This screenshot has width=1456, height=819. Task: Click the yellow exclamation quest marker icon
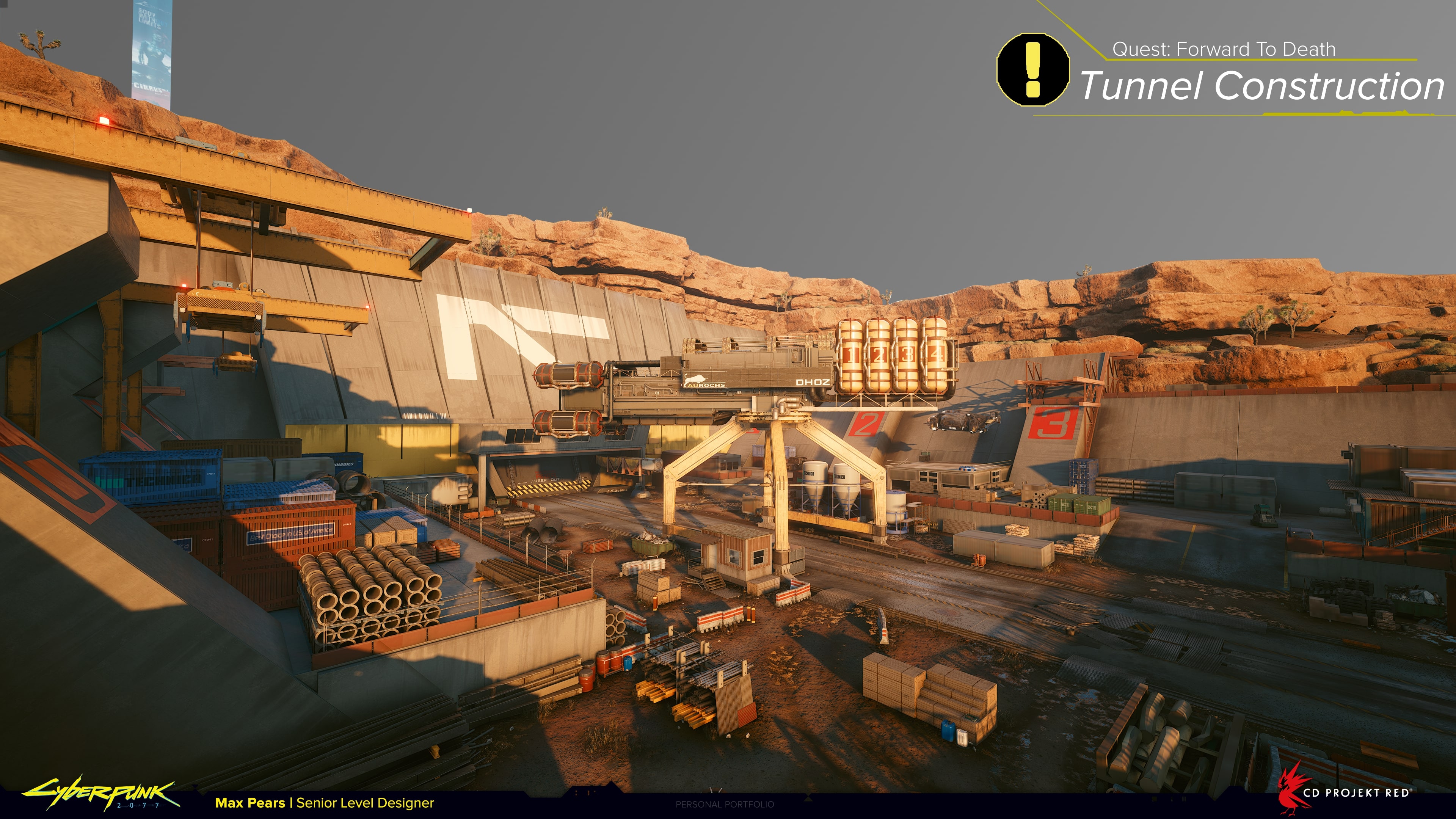pyautogui.click(x=1032, y=69)
